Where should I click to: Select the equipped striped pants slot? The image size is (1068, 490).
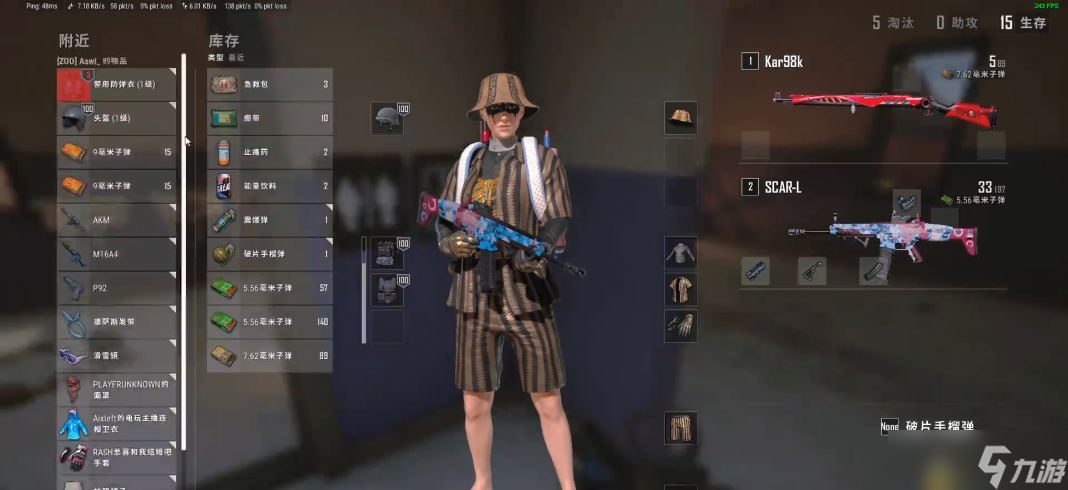681,428
